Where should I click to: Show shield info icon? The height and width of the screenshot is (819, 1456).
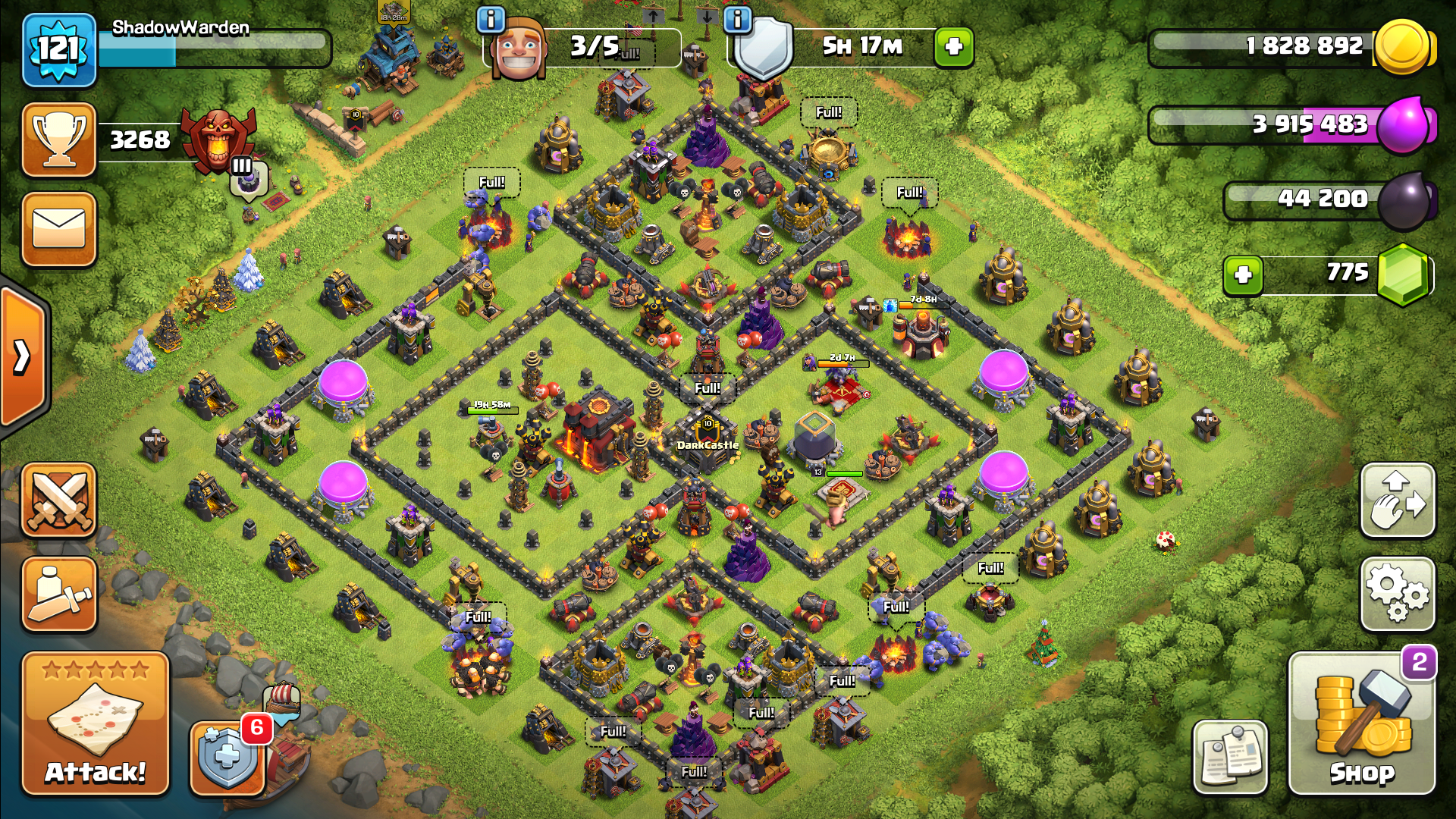click(x=737, y=20)
